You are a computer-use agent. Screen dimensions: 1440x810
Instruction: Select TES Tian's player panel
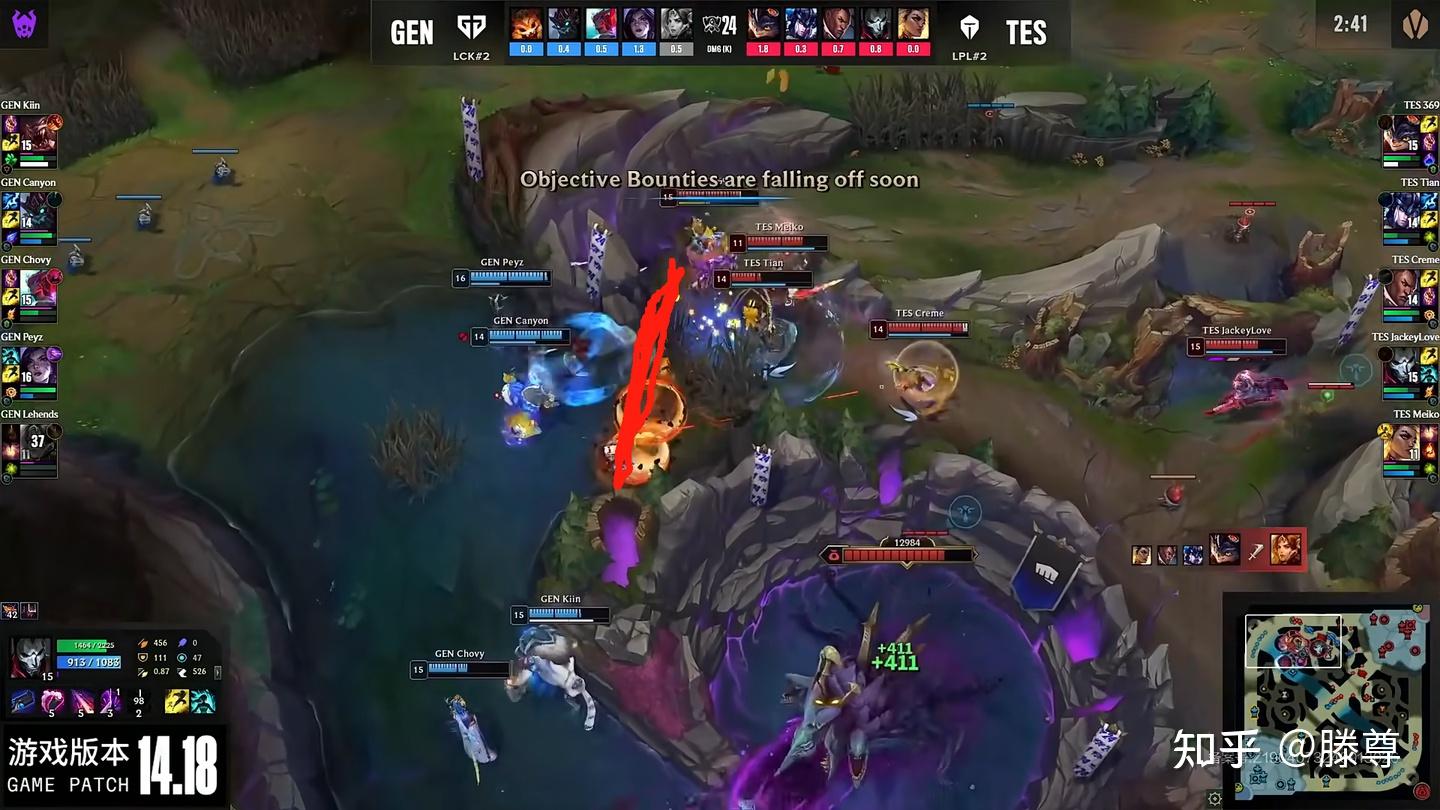[x=1410, y=218]
